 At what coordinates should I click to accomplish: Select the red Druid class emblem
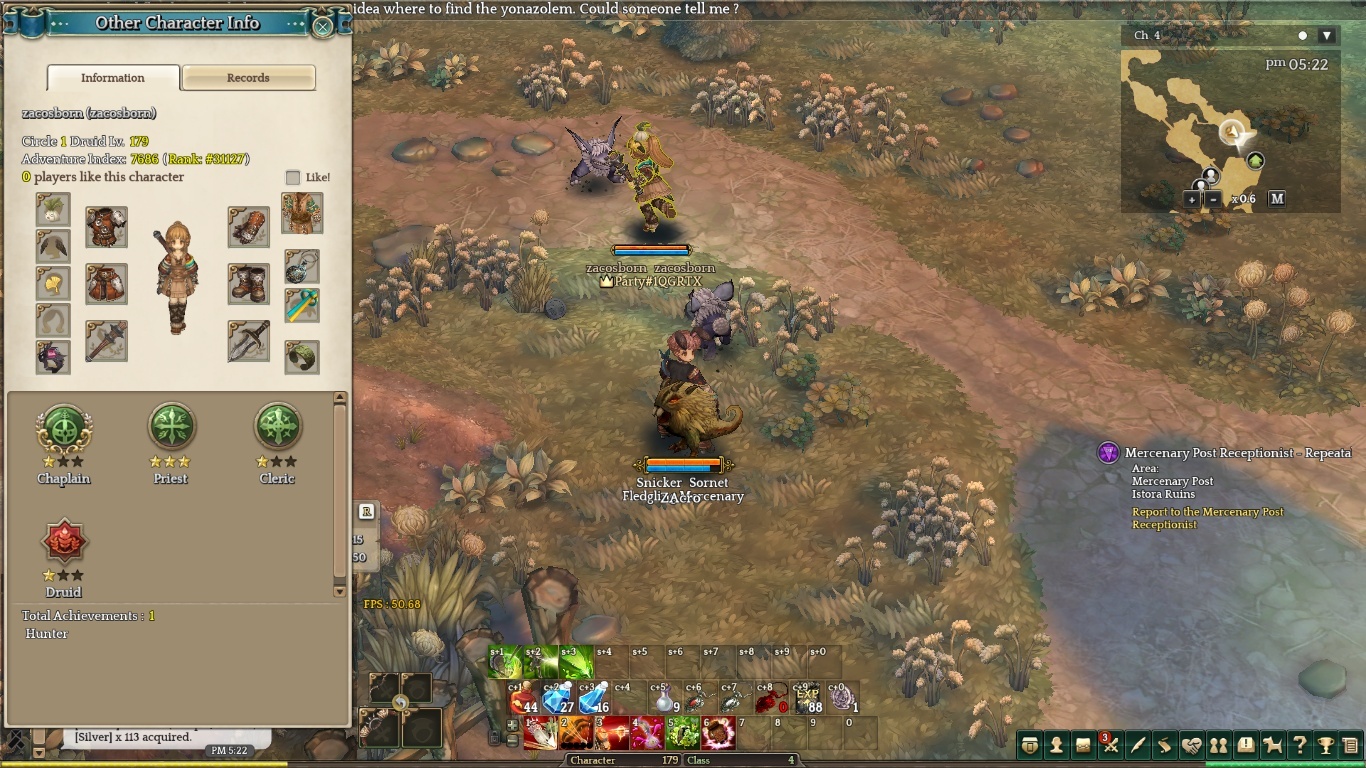[64, 543]
